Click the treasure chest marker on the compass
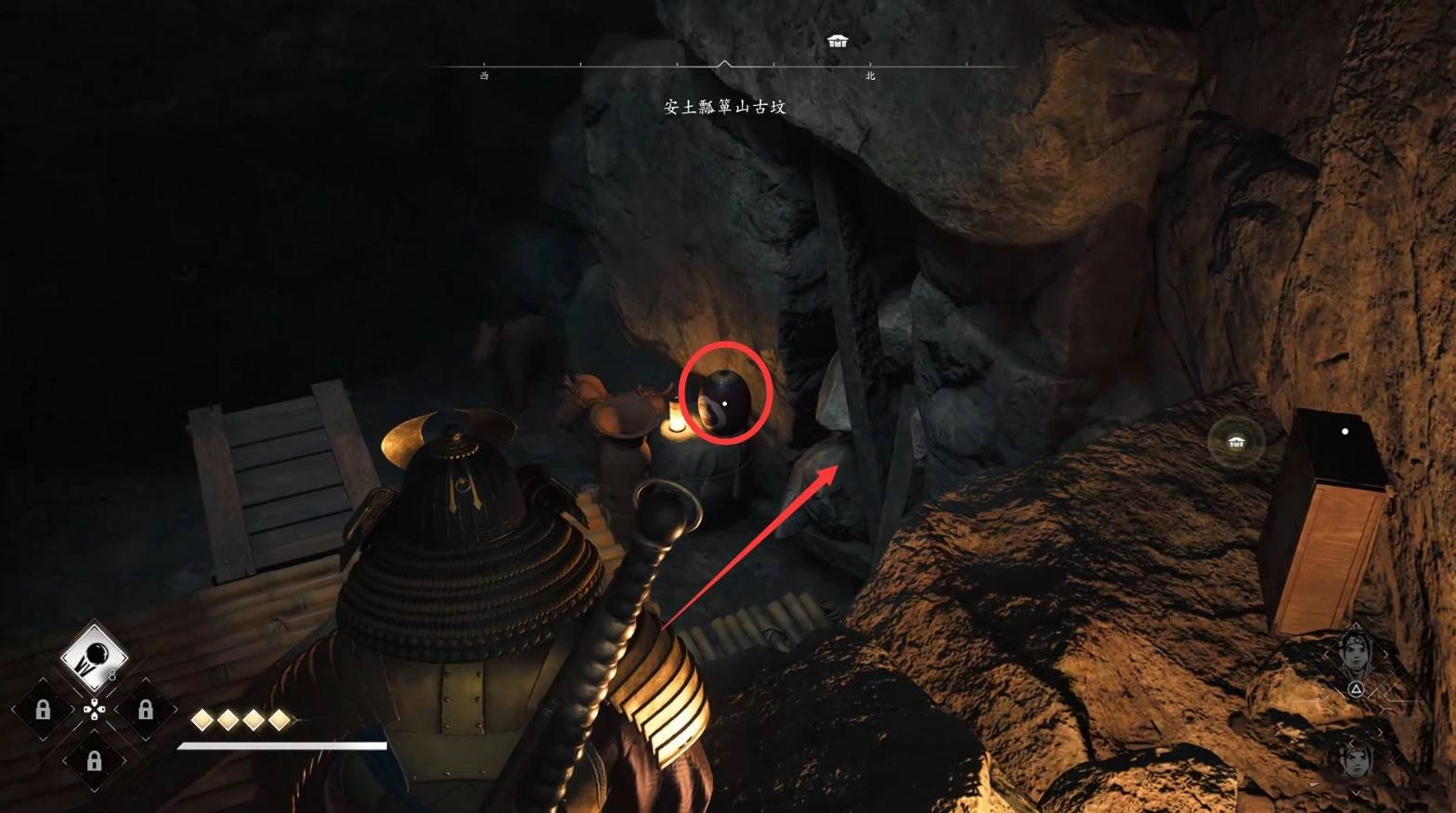This screenshot has width=1456, height=813. 838,41
